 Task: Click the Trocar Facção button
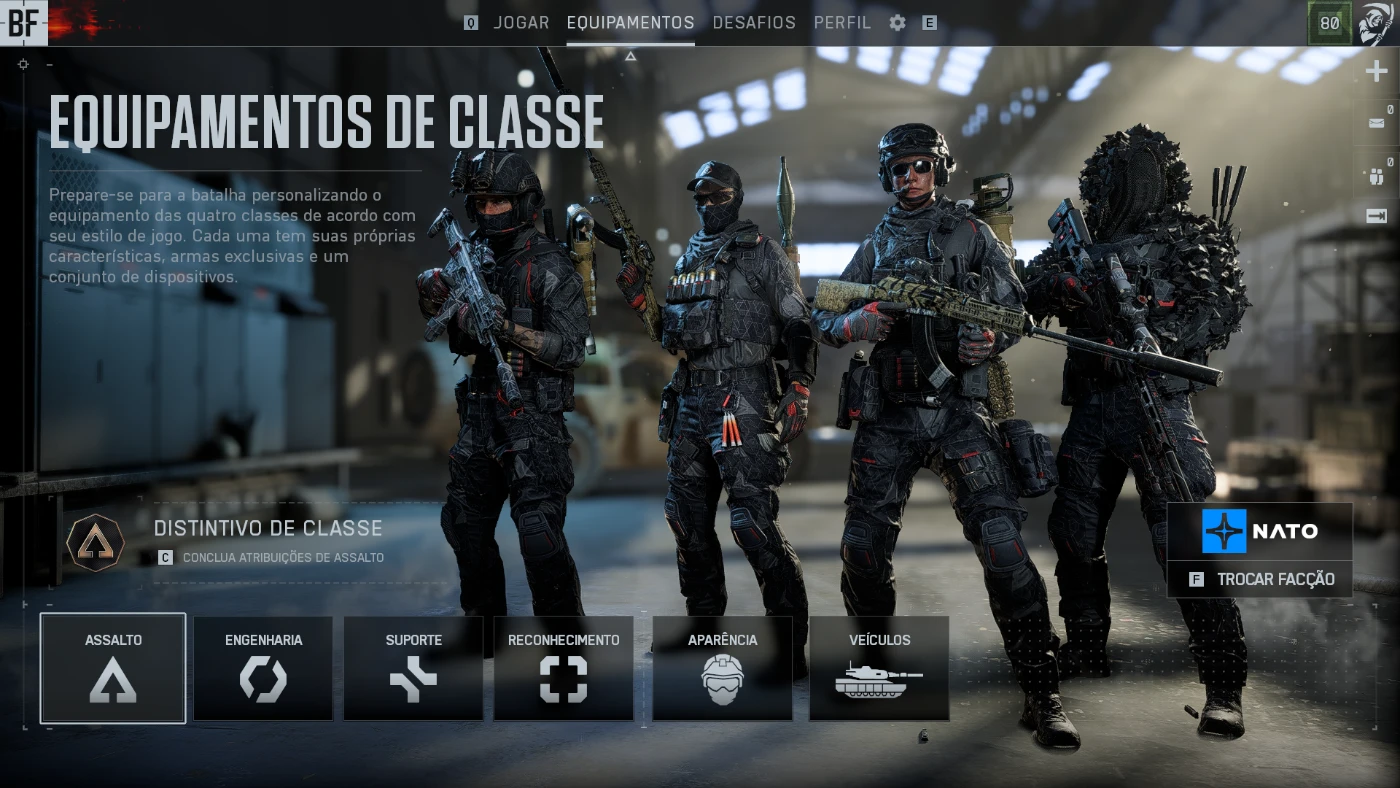(x=1260, y=579)
